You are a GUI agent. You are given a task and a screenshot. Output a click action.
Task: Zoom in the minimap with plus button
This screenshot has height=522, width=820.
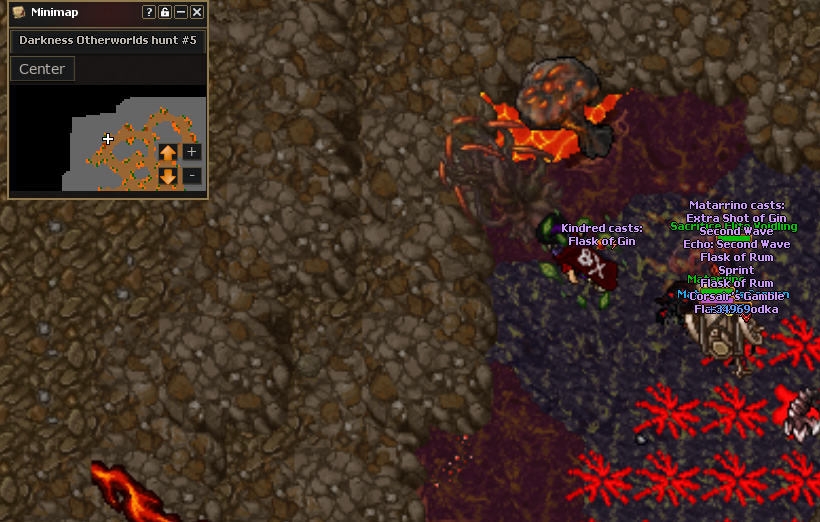192,152
